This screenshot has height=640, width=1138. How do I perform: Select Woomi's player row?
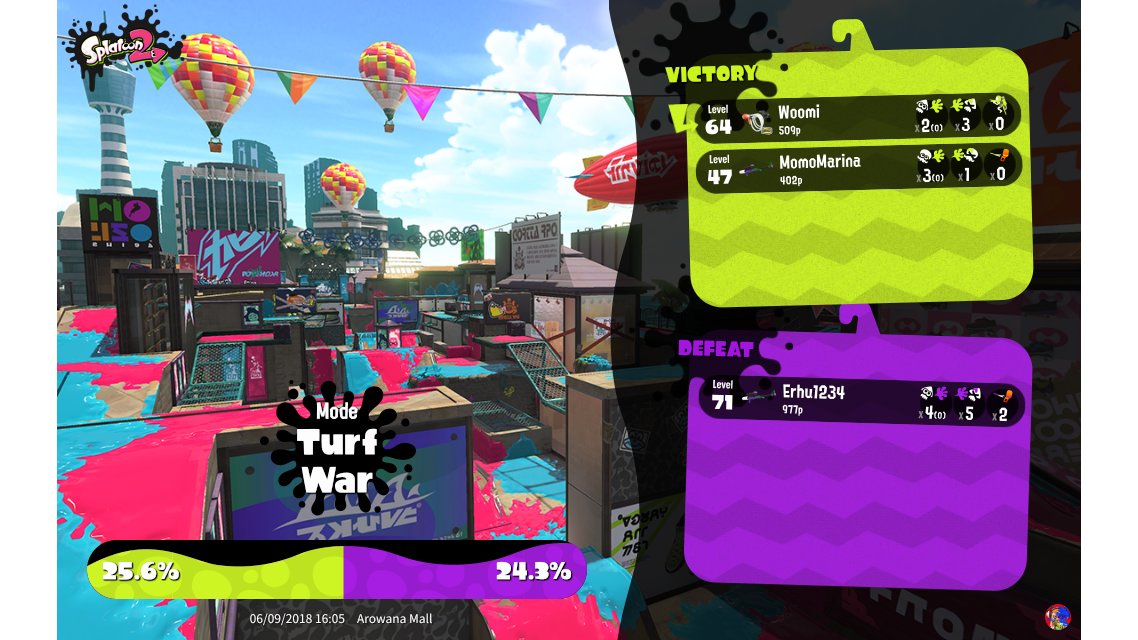858,116
